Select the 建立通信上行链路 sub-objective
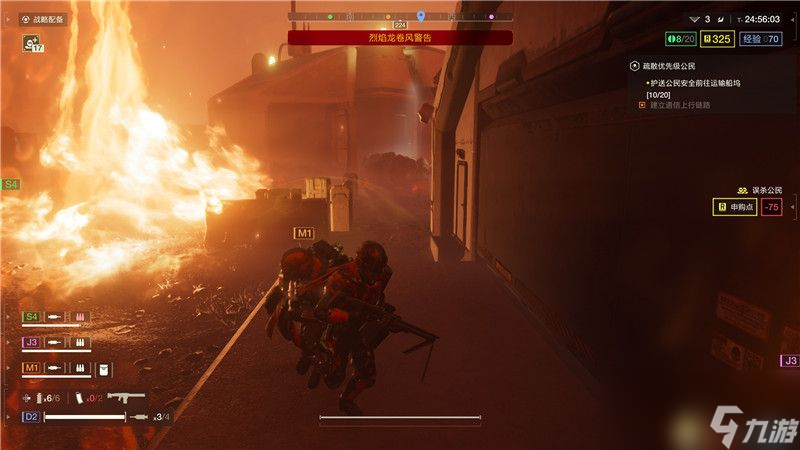Viewport: 800px width, 450px height. pos(680,104)
